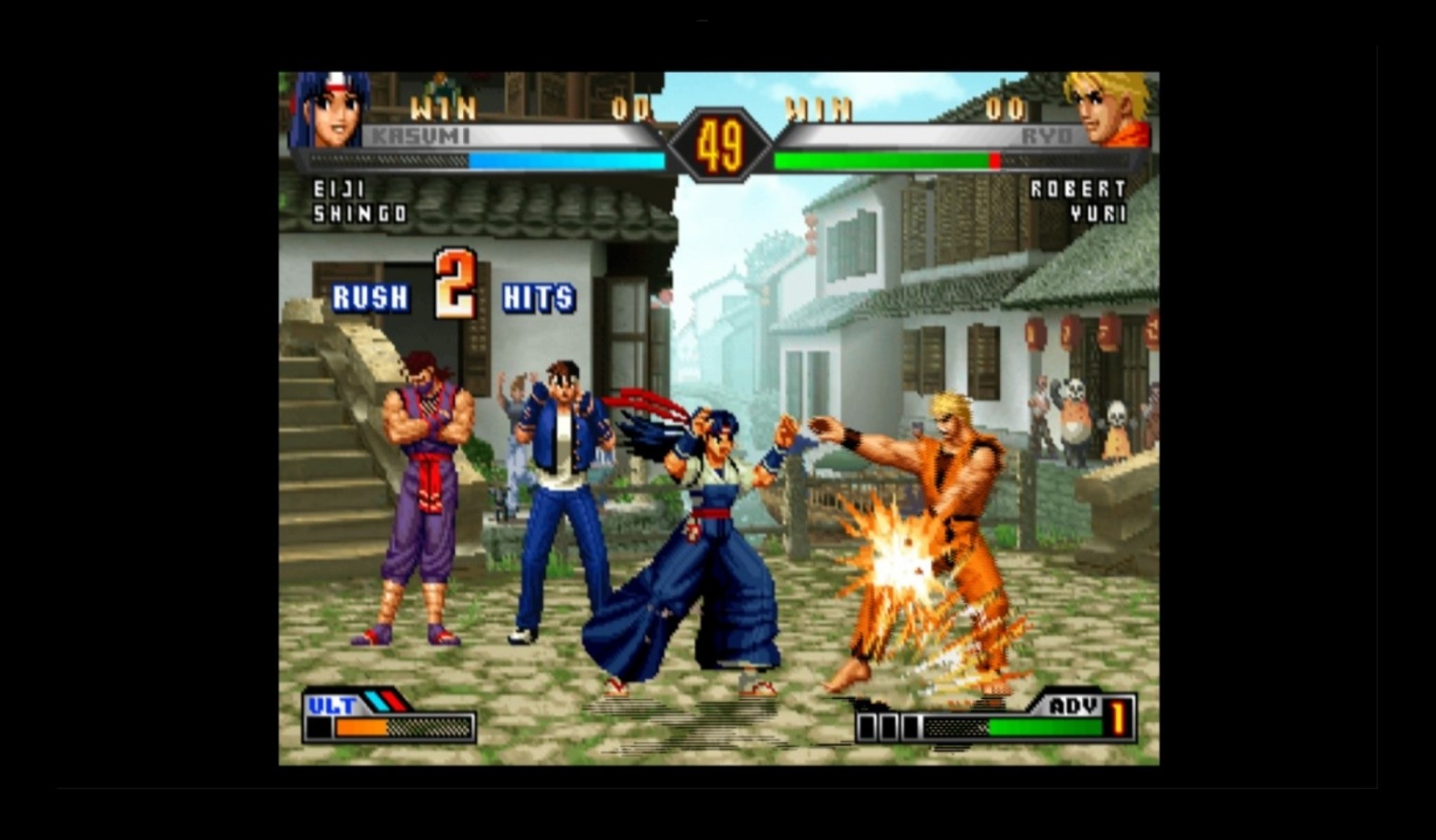Click Kasumi's character portrait
The image size is (1436, 840).
tap(329, 112)
